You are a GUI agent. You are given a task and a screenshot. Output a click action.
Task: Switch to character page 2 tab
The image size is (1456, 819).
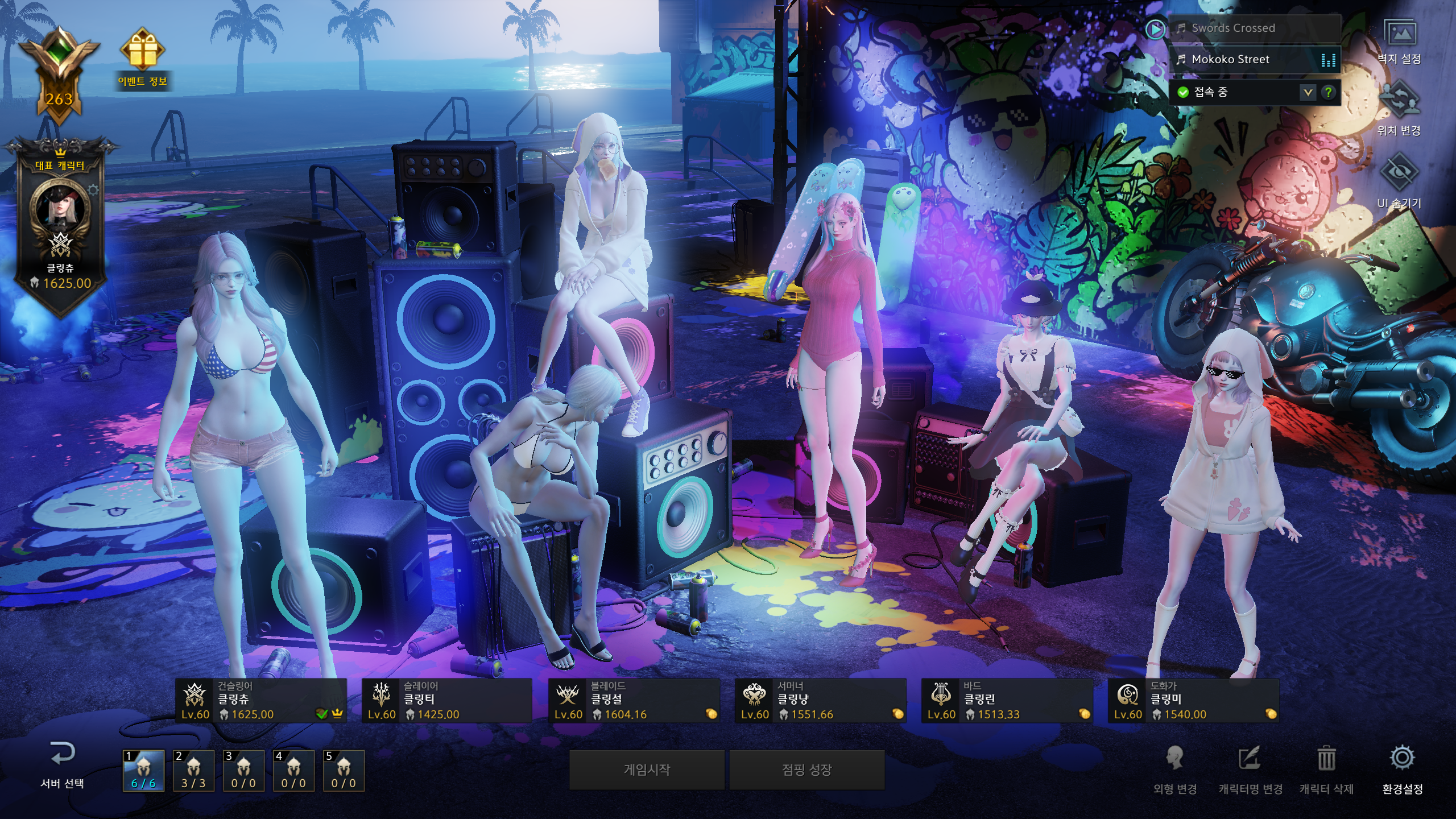pos(193,771)
